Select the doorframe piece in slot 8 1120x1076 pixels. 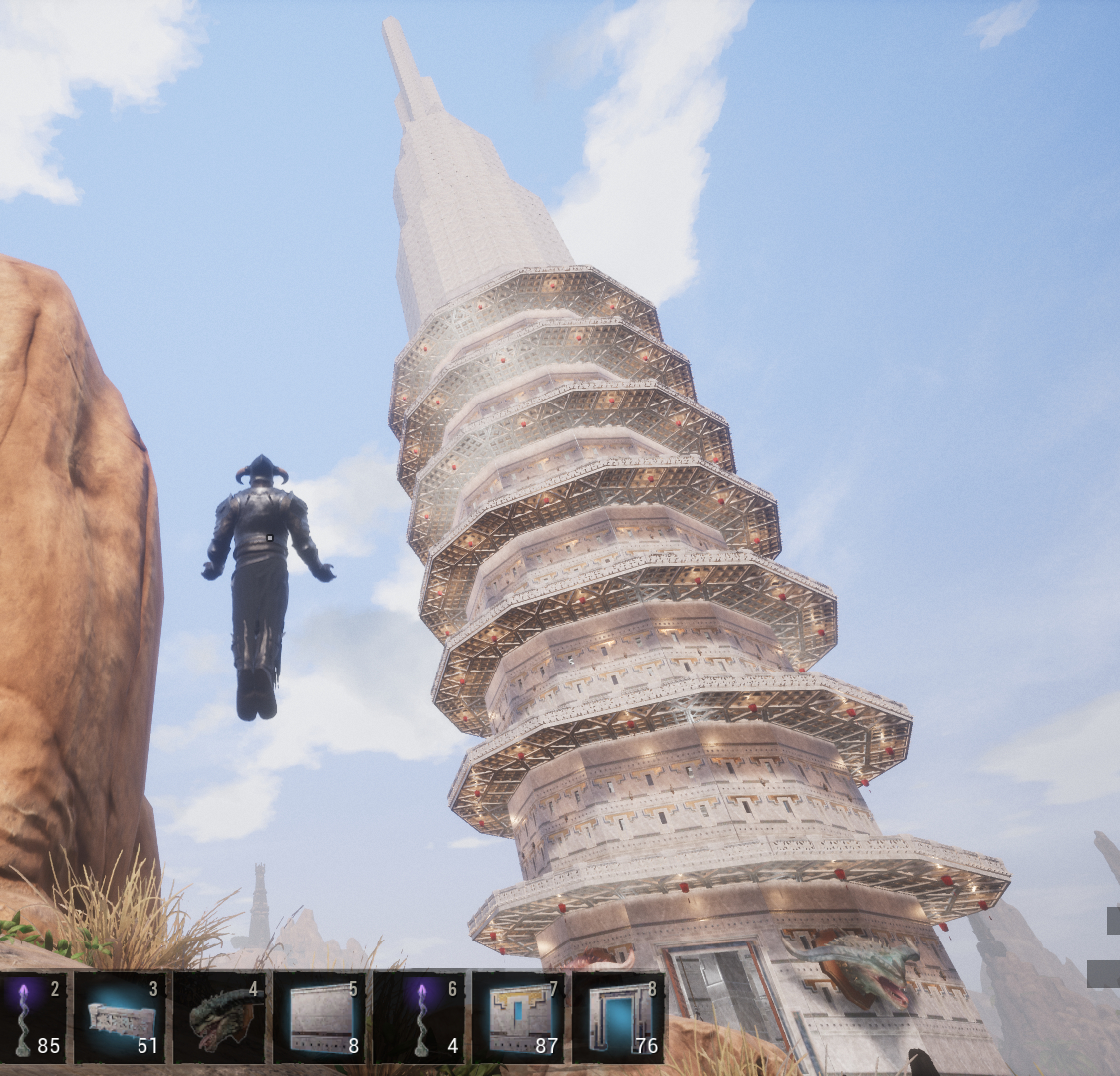618,1017
